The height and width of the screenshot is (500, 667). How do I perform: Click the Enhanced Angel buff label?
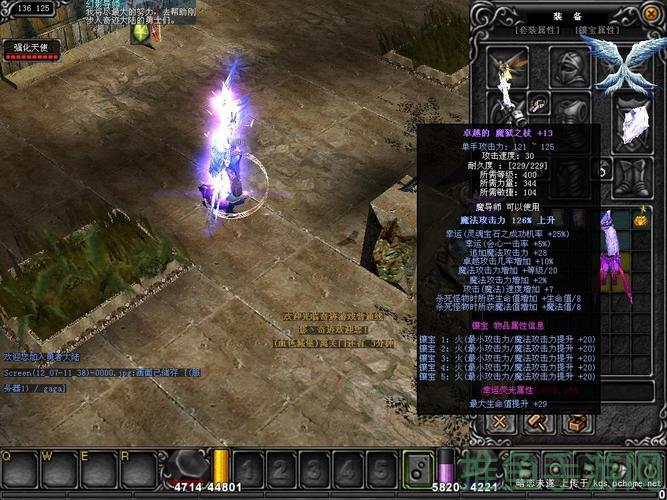pyautogui.click(x=31, y=47)
